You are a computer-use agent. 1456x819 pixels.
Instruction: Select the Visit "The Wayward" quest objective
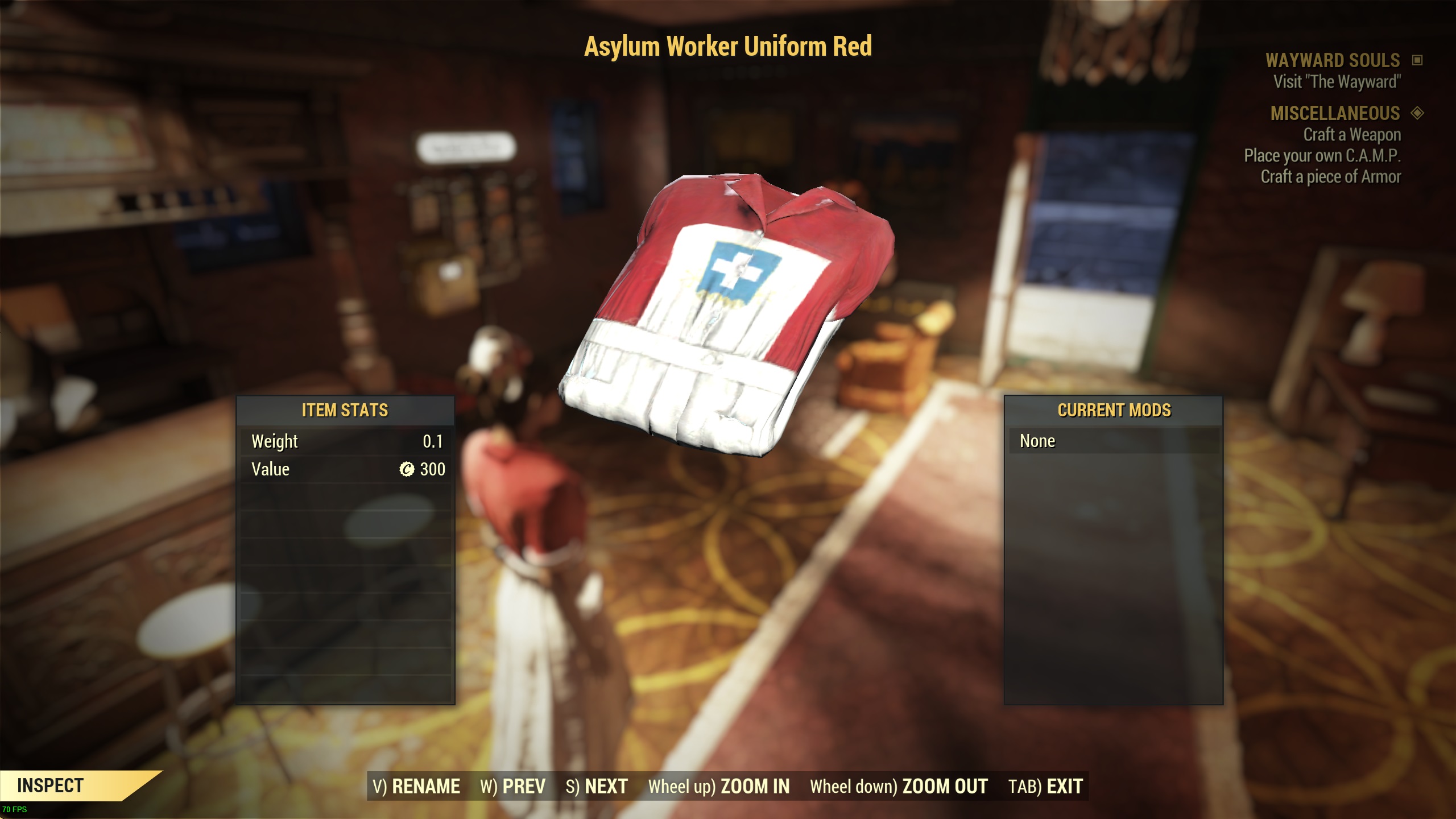pos(1338,81)
